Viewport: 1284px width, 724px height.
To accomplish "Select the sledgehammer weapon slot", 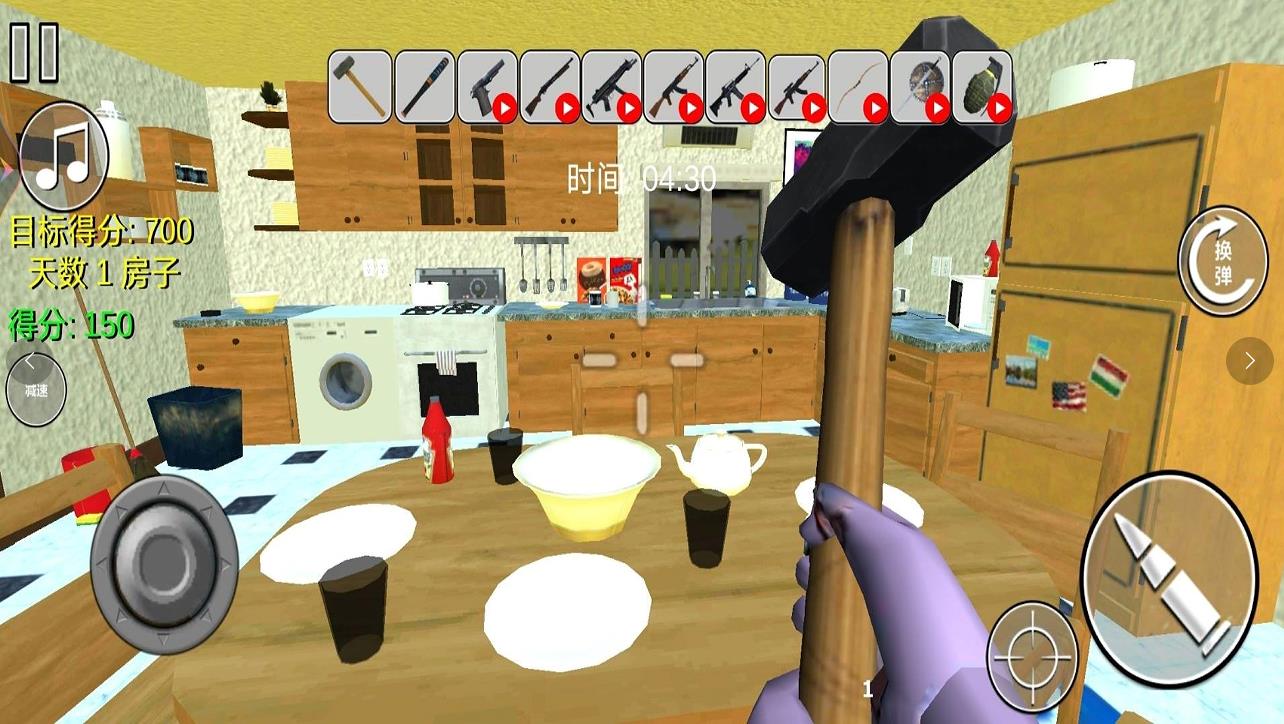I will pyautogui.click(x=360, y=87).
